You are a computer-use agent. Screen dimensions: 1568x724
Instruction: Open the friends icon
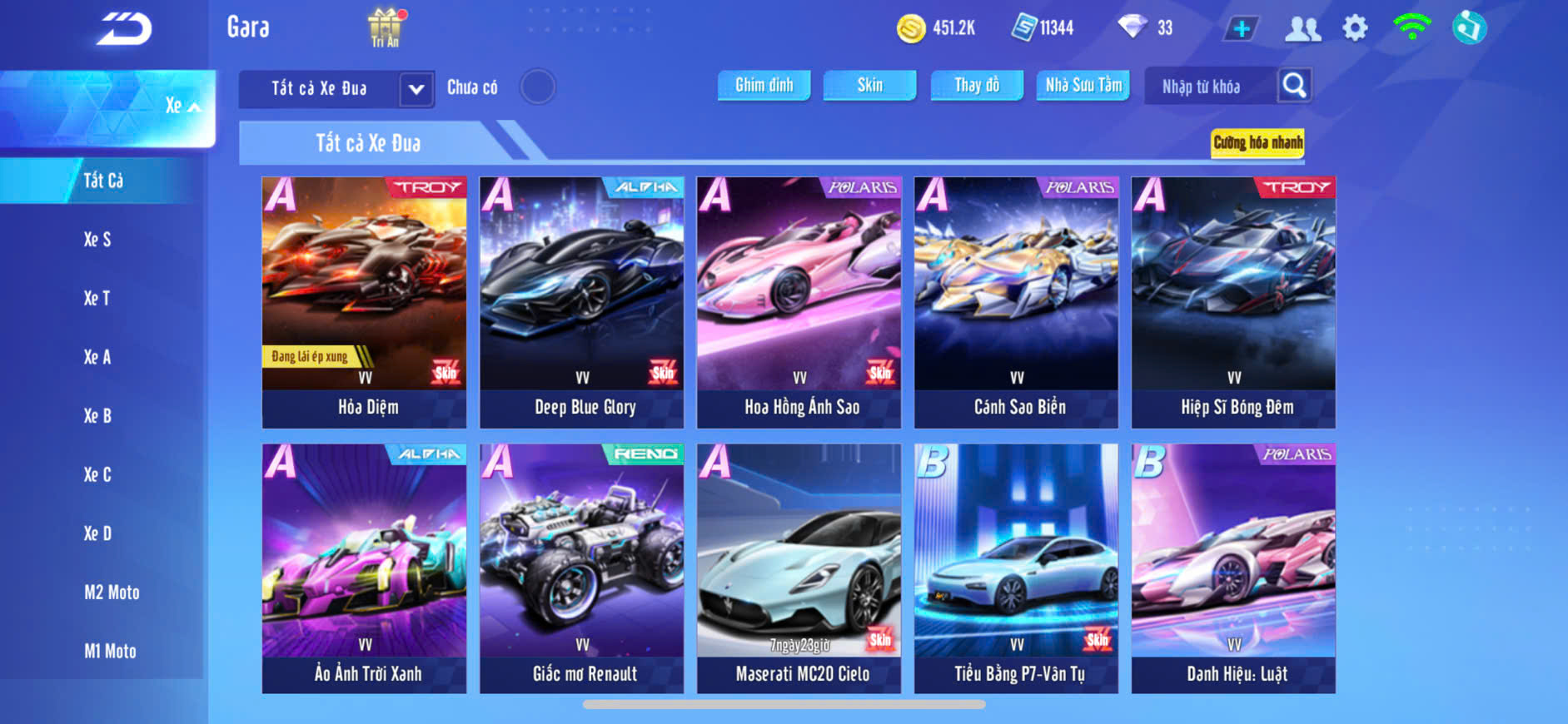[1302, 29]
